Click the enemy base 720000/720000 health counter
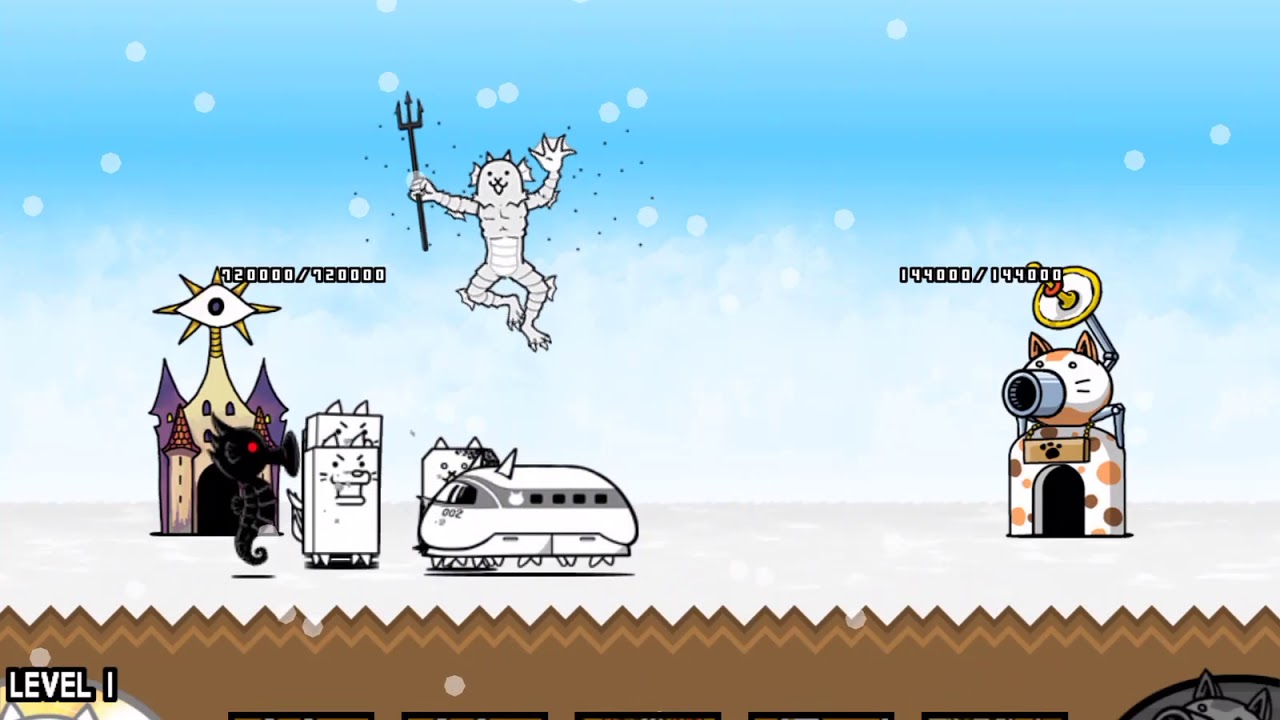Image resolution: width=1280 pixels, height=720 pixels. pyautogui.click(x=300, y=272)
